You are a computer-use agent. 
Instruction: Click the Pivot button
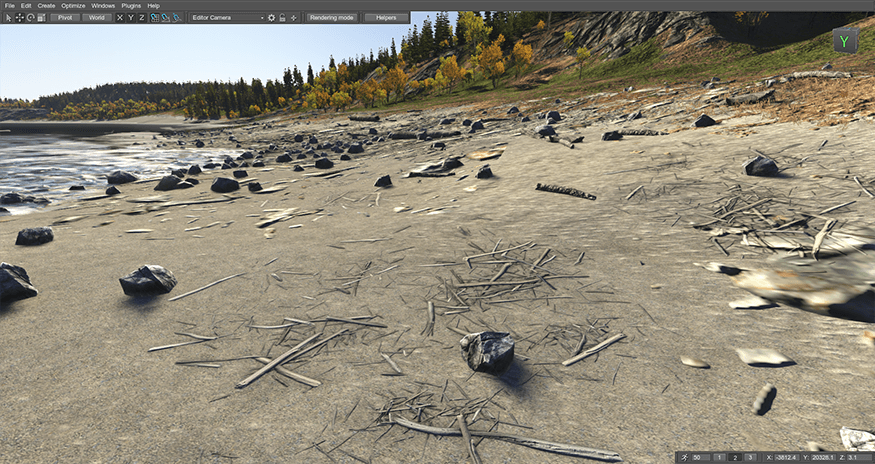65,18
